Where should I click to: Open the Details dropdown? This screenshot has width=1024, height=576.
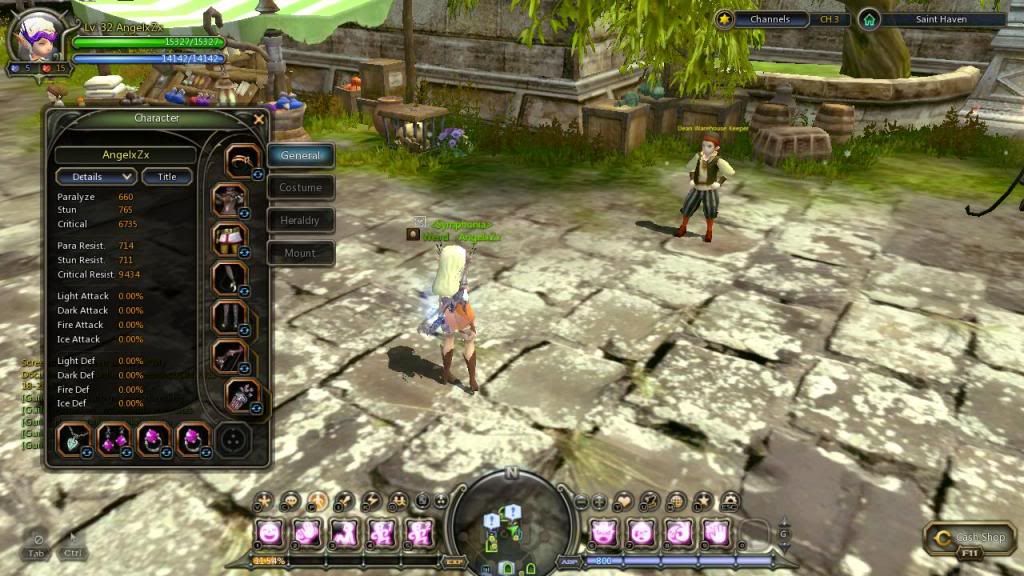pos(96,176)
